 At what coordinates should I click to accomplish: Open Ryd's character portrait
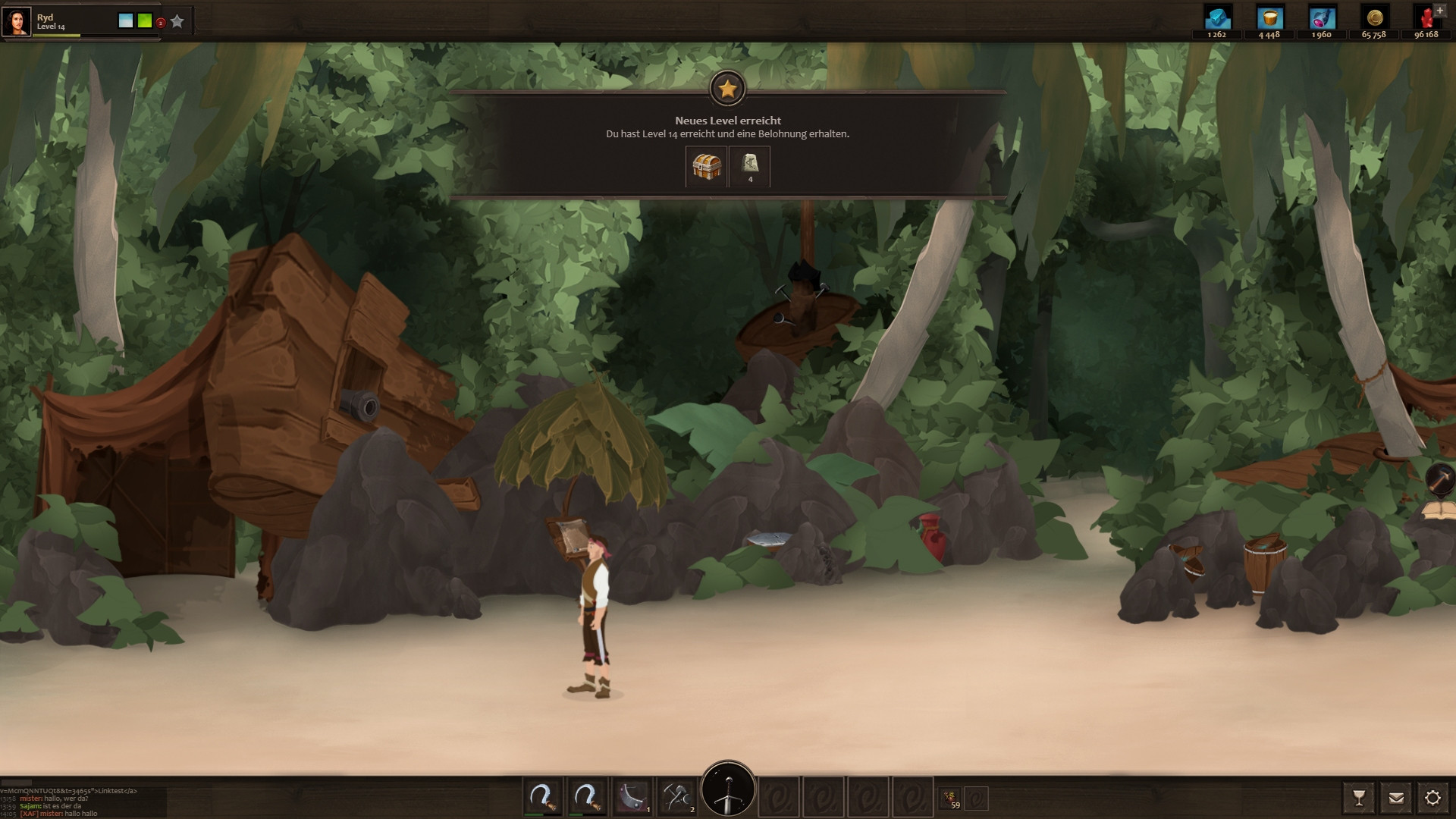tap(17, 21)
